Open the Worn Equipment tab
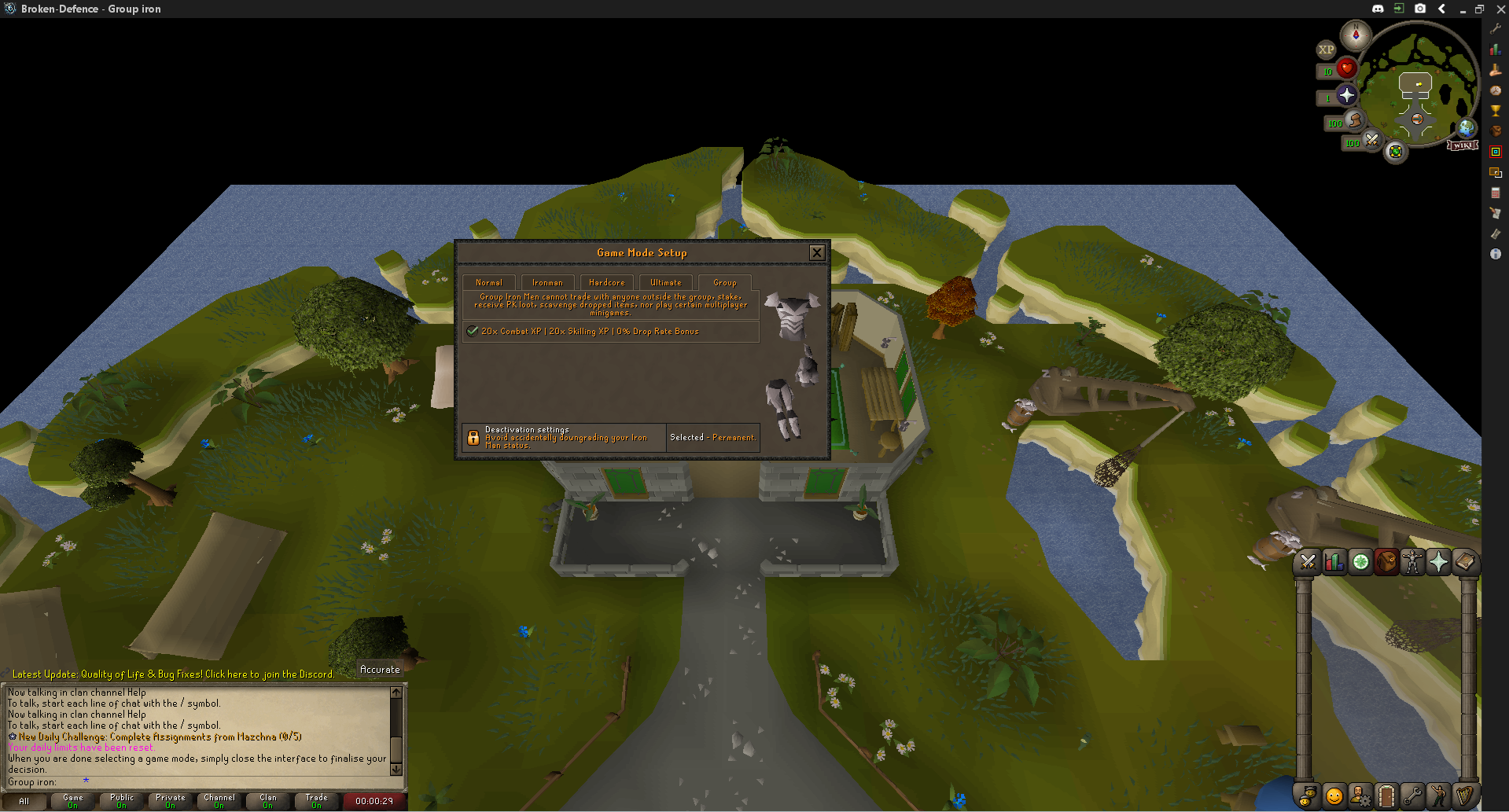Viewport: 1509px width, 812px height. click(1412, 562)
